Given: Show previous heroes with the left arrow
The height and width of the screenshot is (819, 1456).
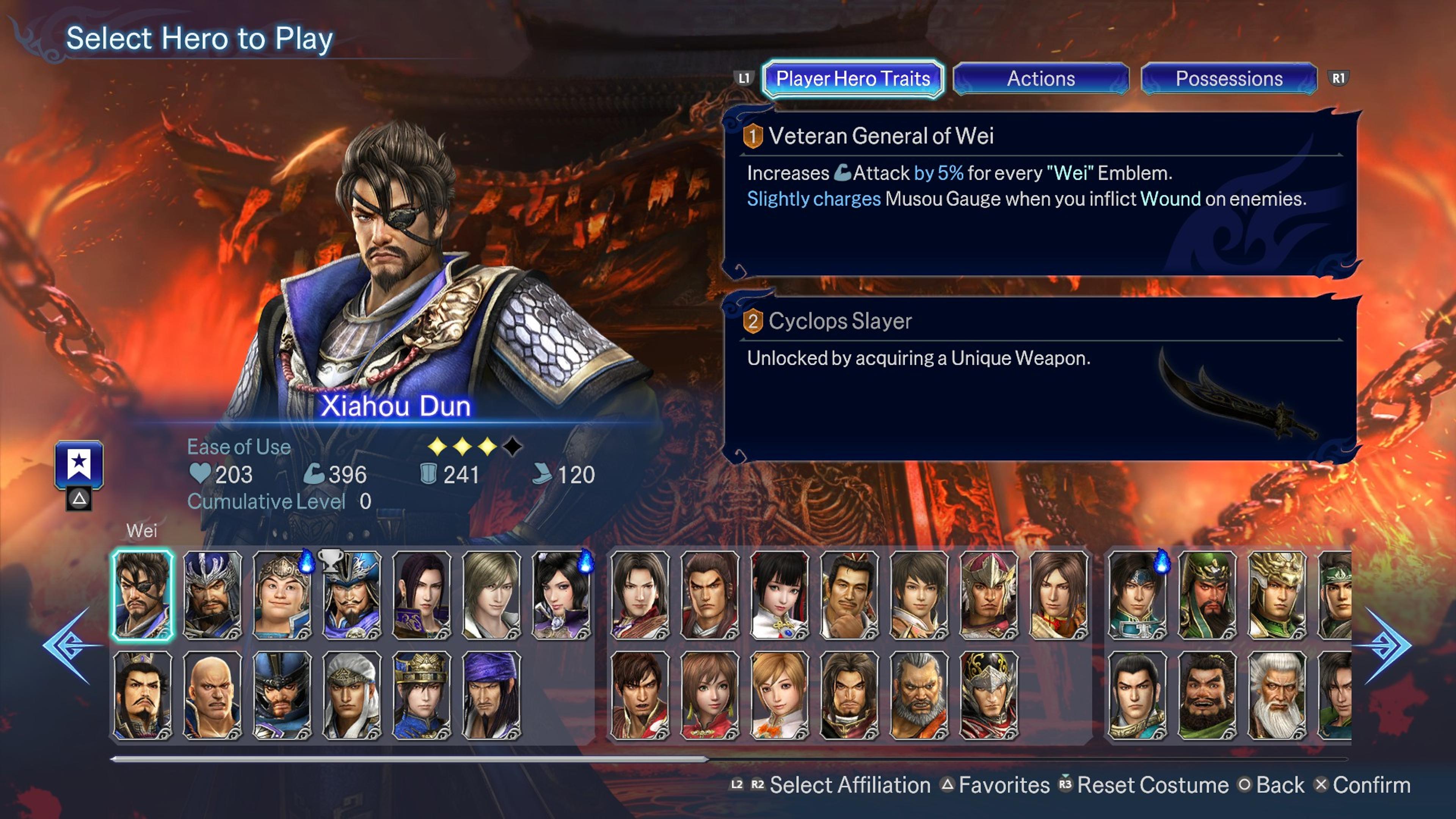Looking at the screenshot, I should (x=71, y=645).
